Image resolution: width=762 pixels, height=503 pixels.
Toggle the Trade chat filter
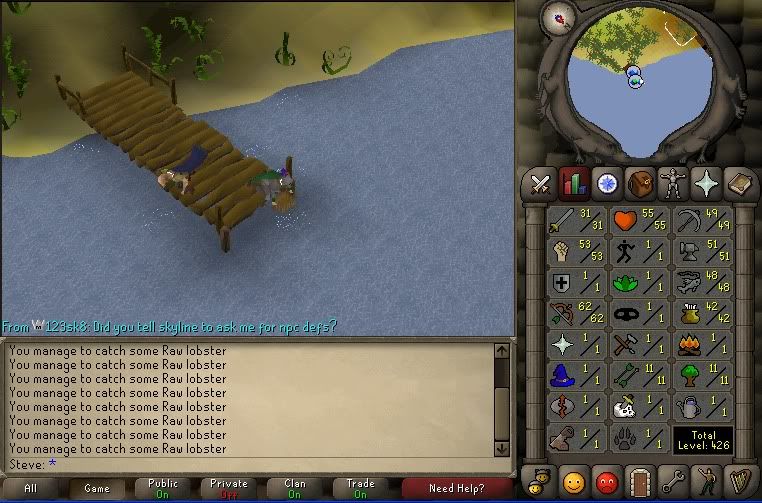point(361,489)
